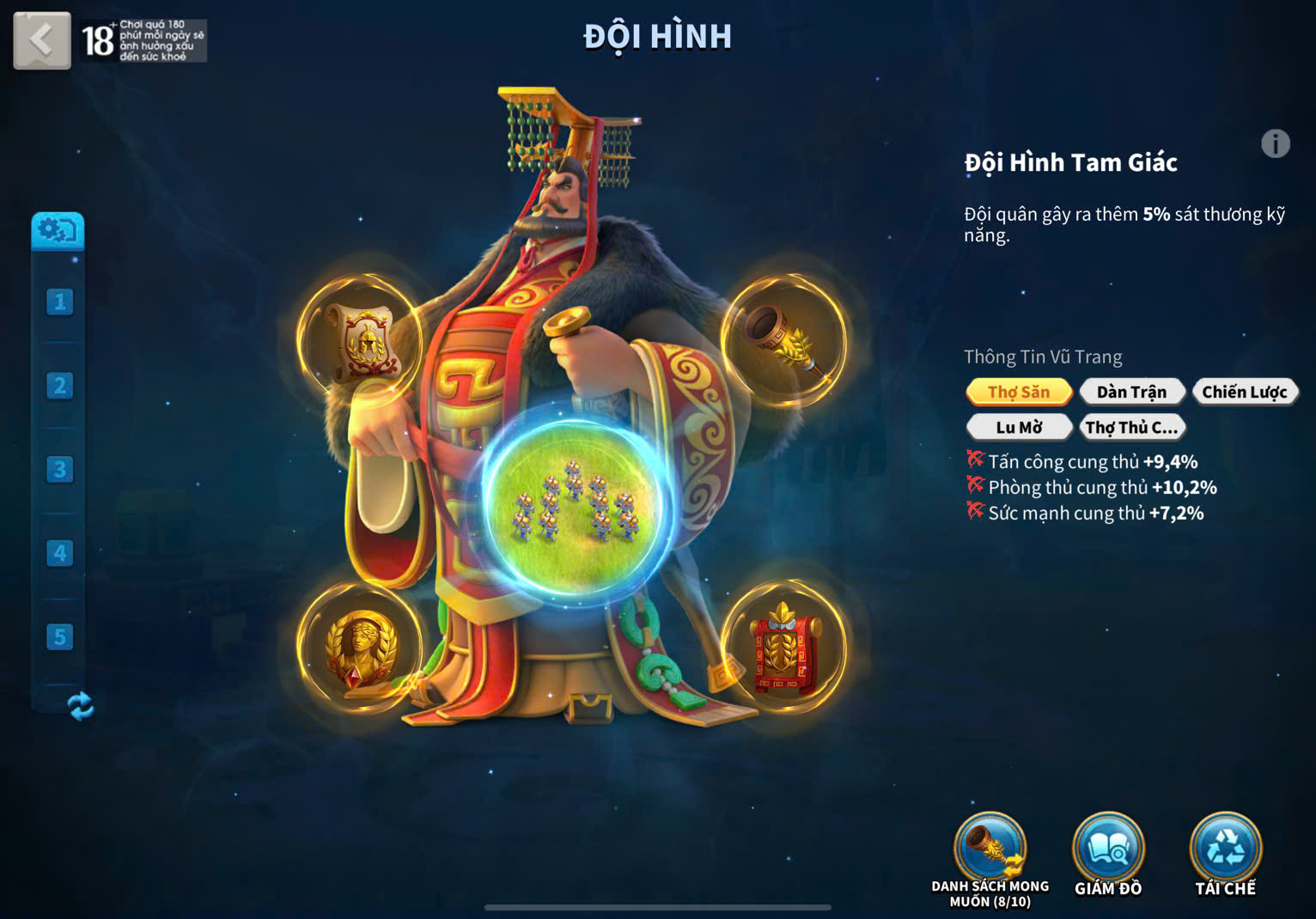
Task: Click the blue refresh arrows icon
Action: point(80,706)
